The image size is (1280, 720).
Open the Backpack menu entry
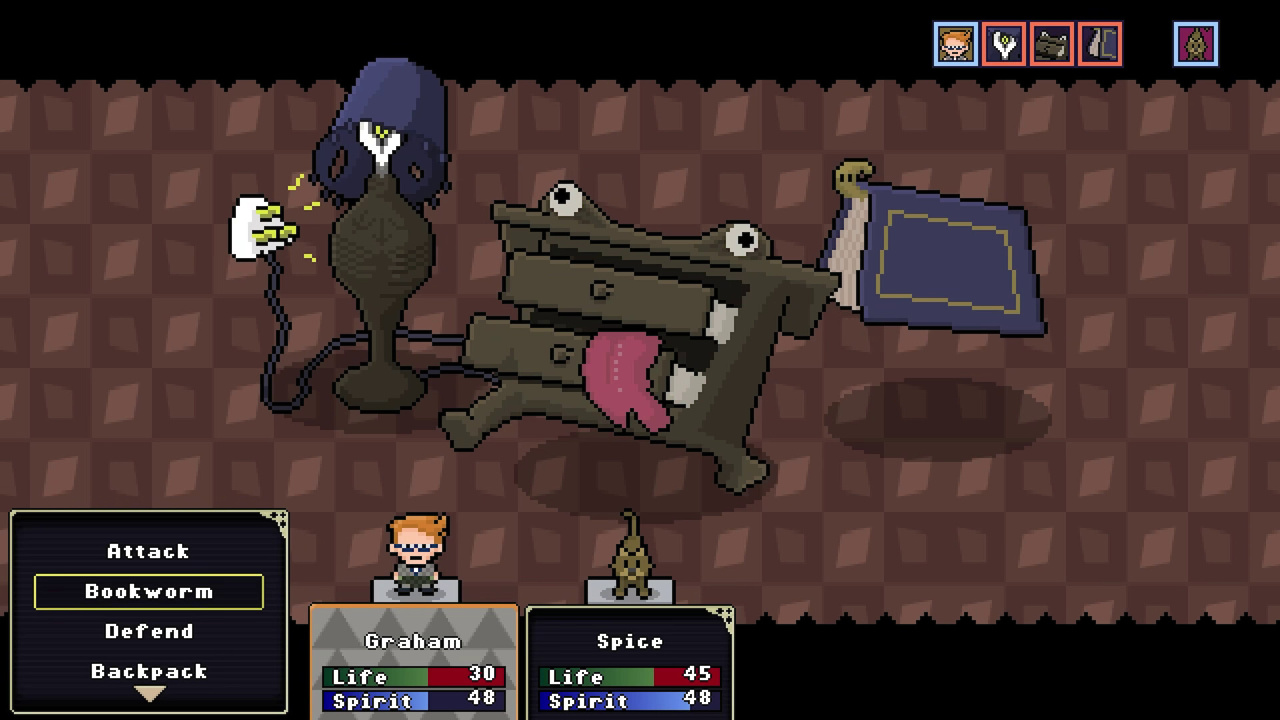pyautogui.click(x=148, y=671)
